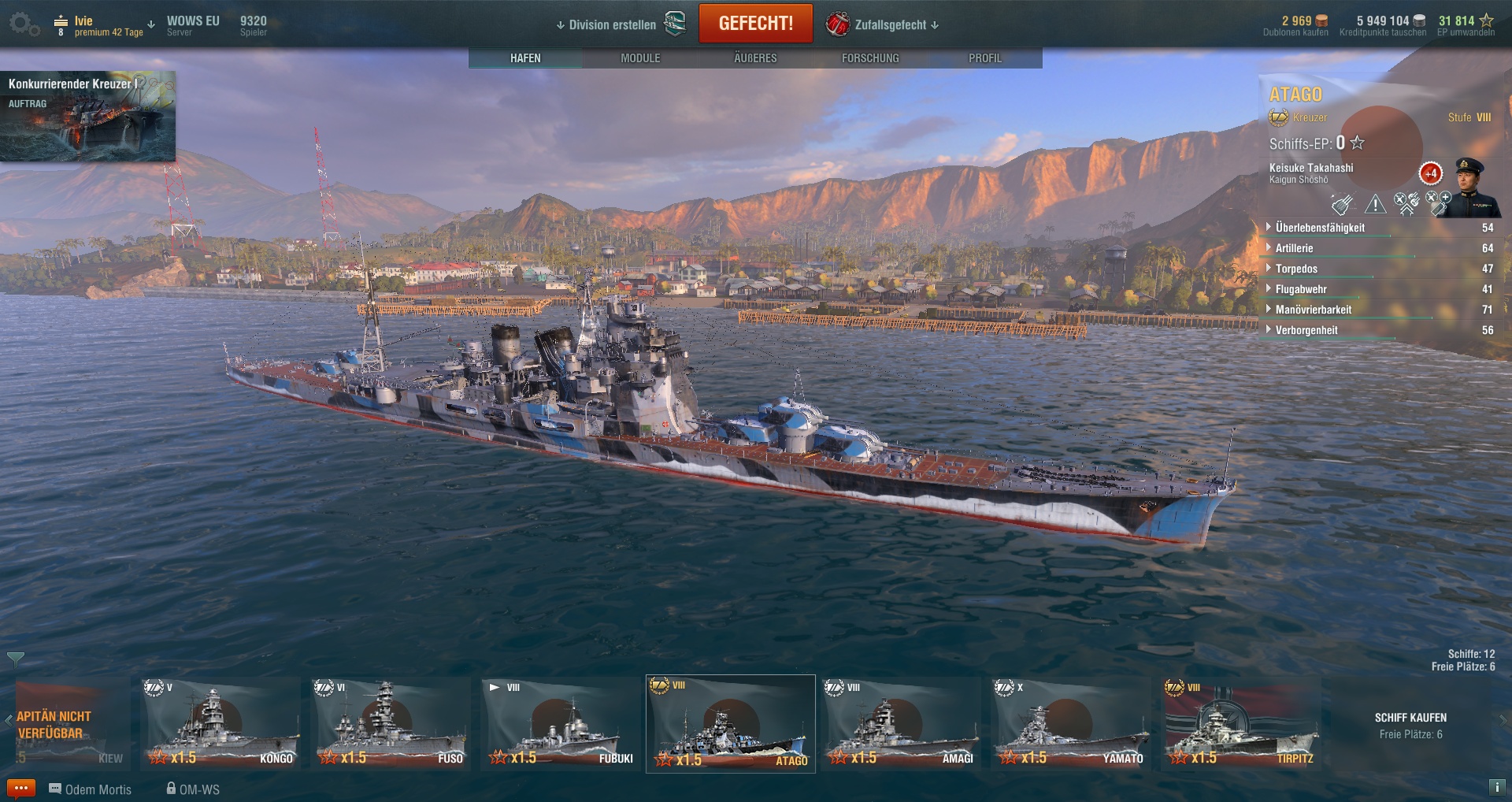This screenshot has width=1512, height=802.
Task: Start the battle with the GEFECHT! button
Action: point(755,24)
